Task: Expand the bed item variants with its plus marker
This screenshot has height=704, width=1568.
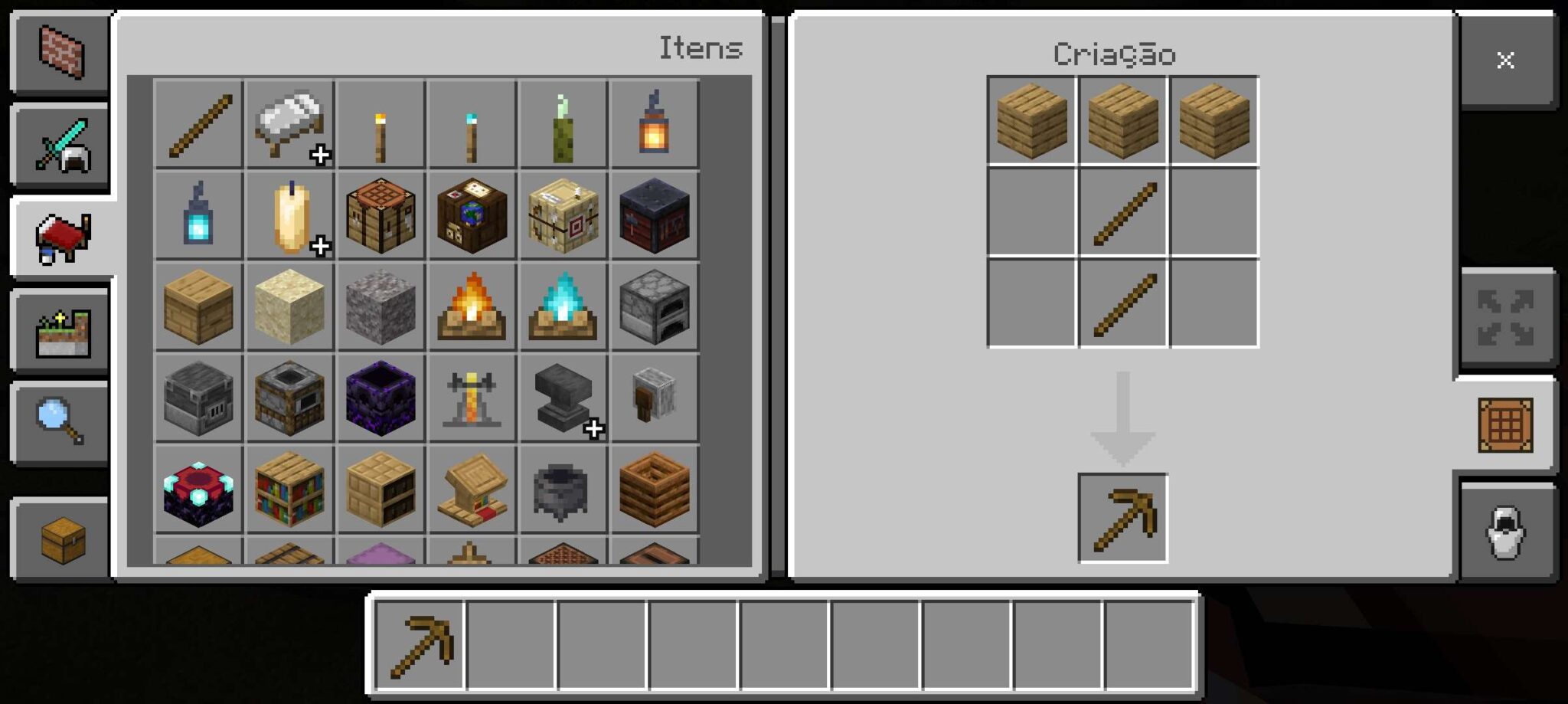Action: point(318,156)
